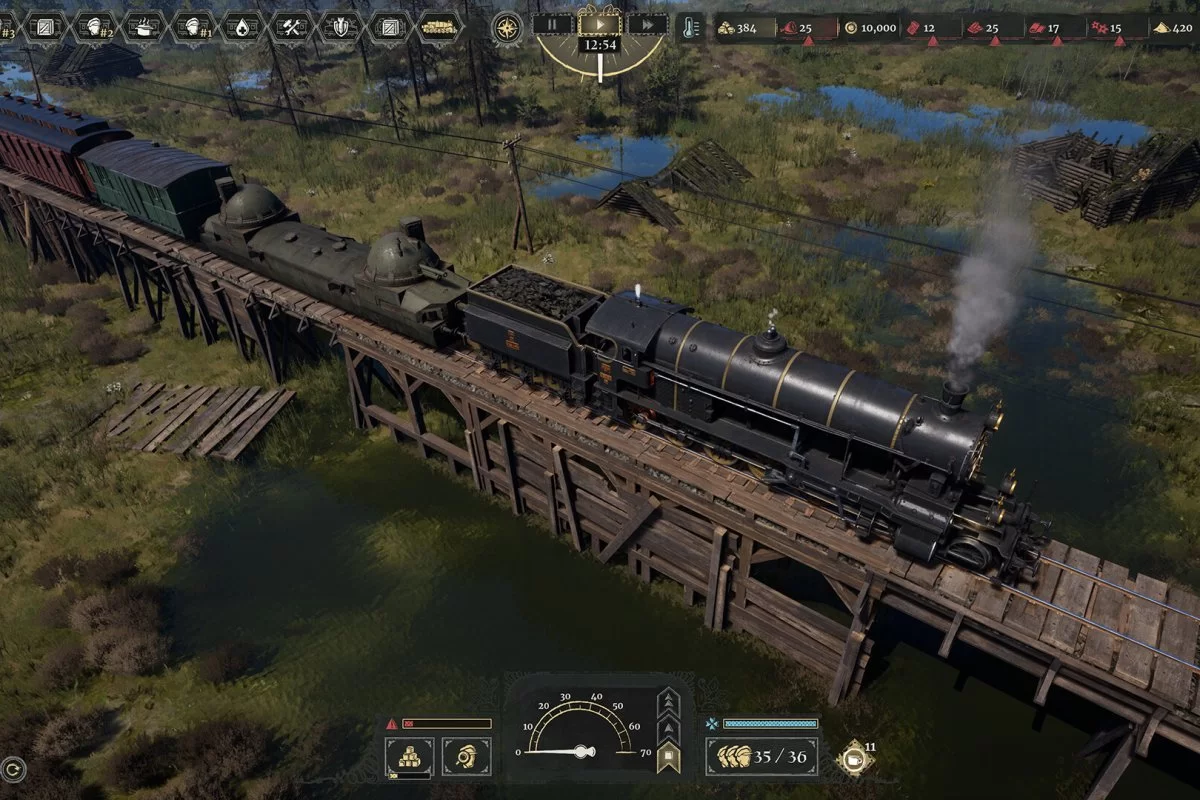The image size is (1200, 800).
Task: Click the soldier with magnifying glass button
Action: point(466,757)
